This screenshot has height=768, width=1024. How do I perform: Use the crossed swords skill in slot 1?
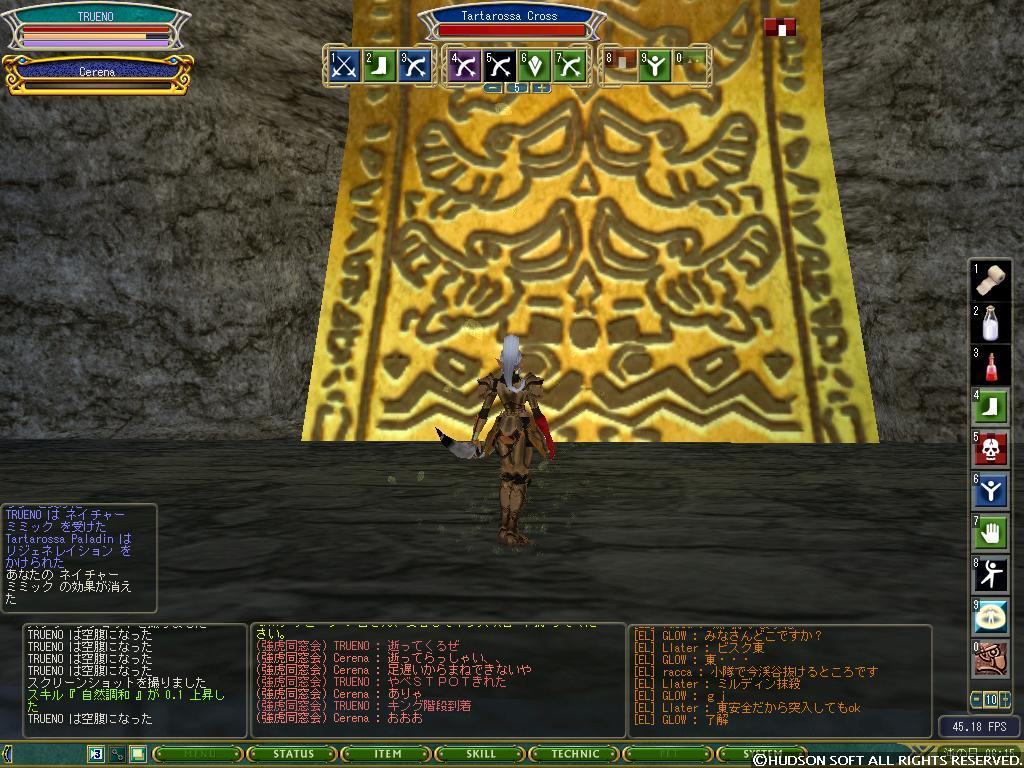[x=345, y=66]
